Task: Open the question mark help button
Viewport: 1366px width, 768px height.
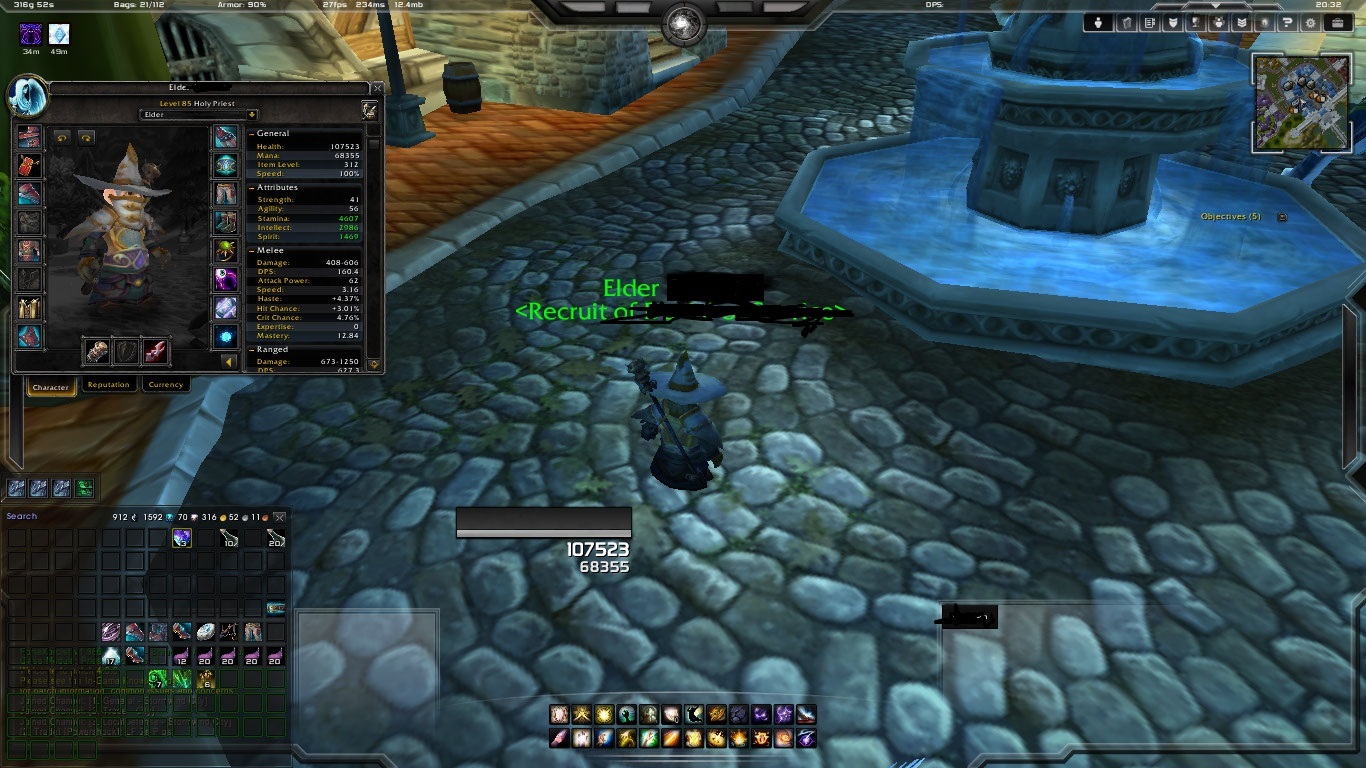Action: [1287, 23]
